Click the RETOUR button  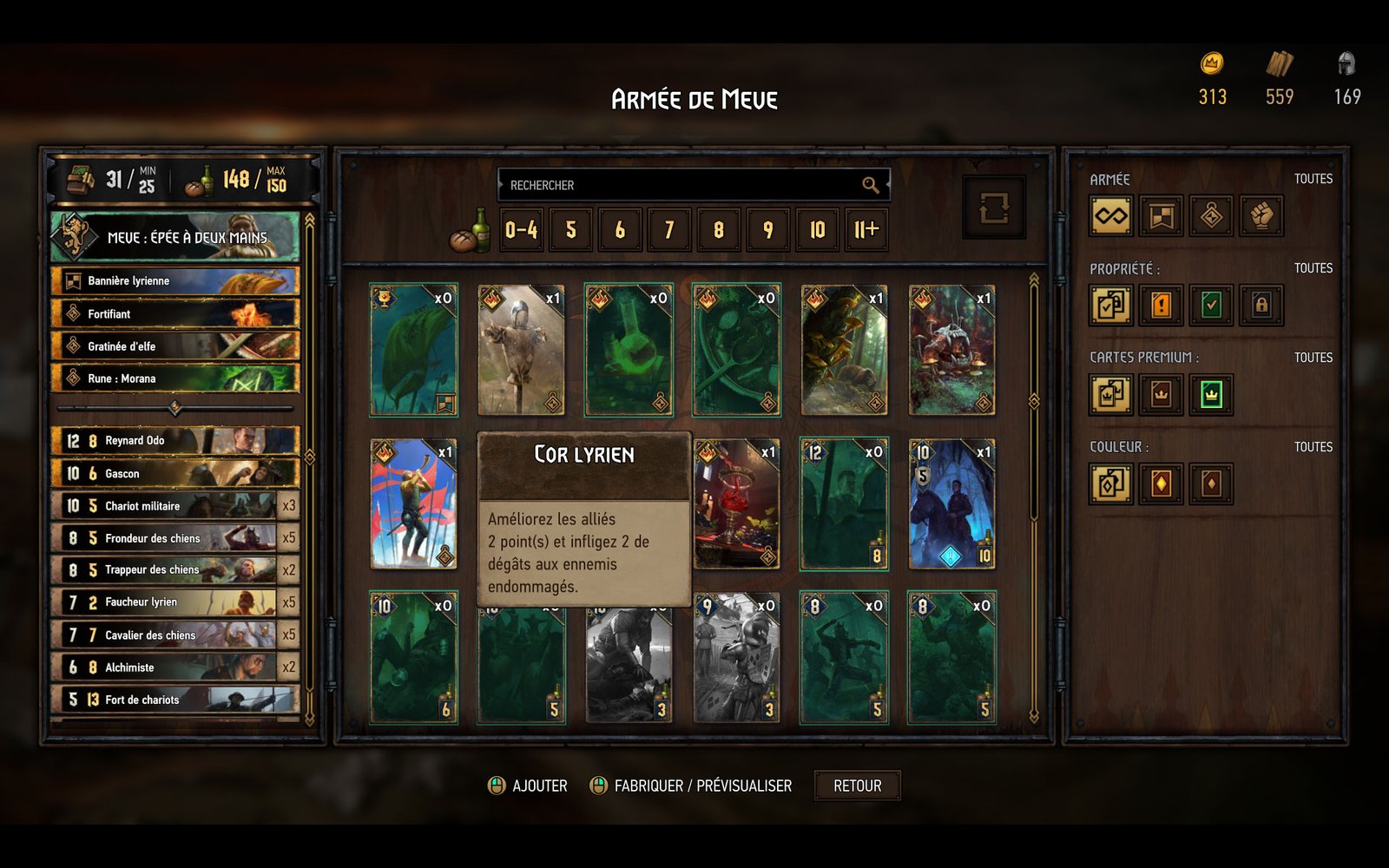tap(857, 786)
